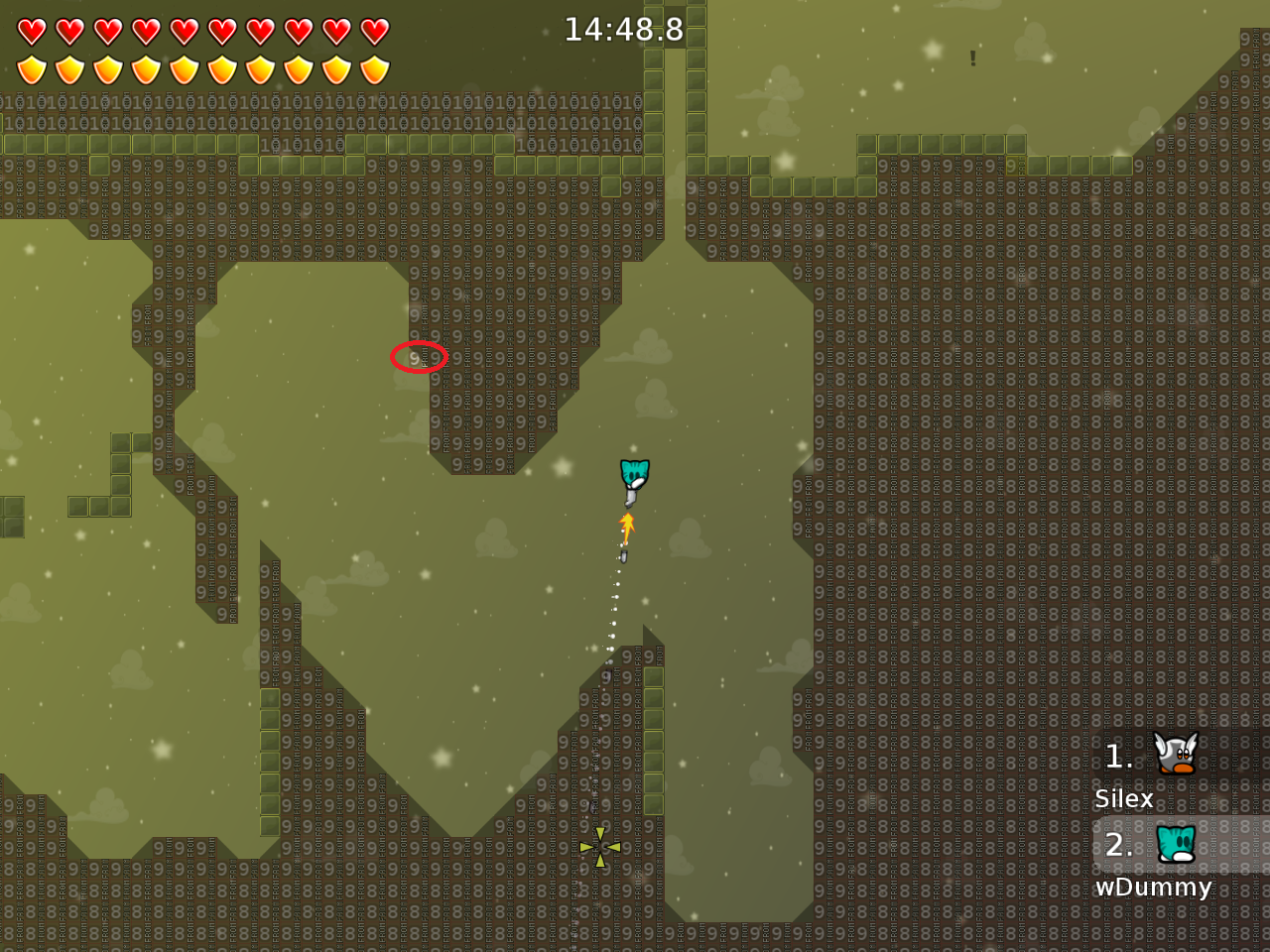Click the name wDummy on the scoreboard

(1154, 889)
